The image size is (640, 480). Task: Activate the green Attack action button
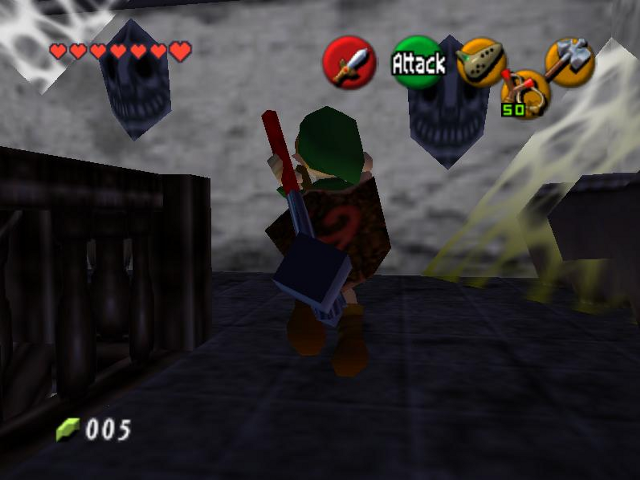pyautogui.click(x=418, y=63)
